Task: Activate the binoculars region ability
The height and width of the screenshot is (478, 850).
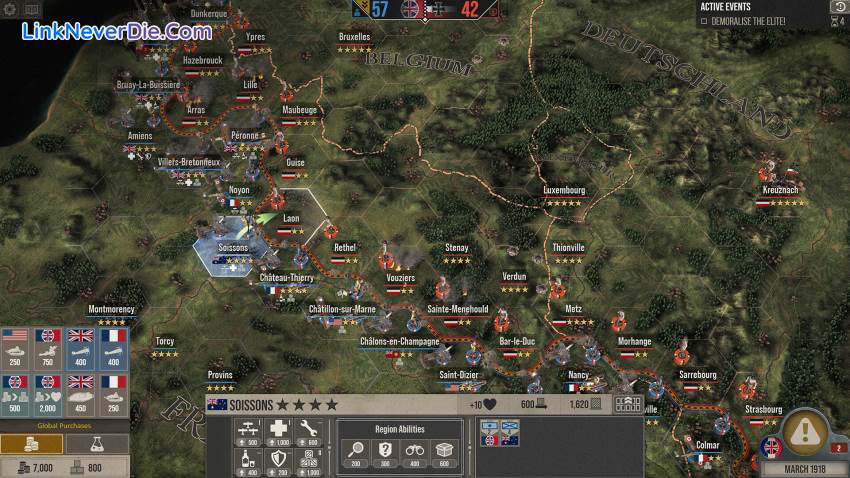Action: 413,454
